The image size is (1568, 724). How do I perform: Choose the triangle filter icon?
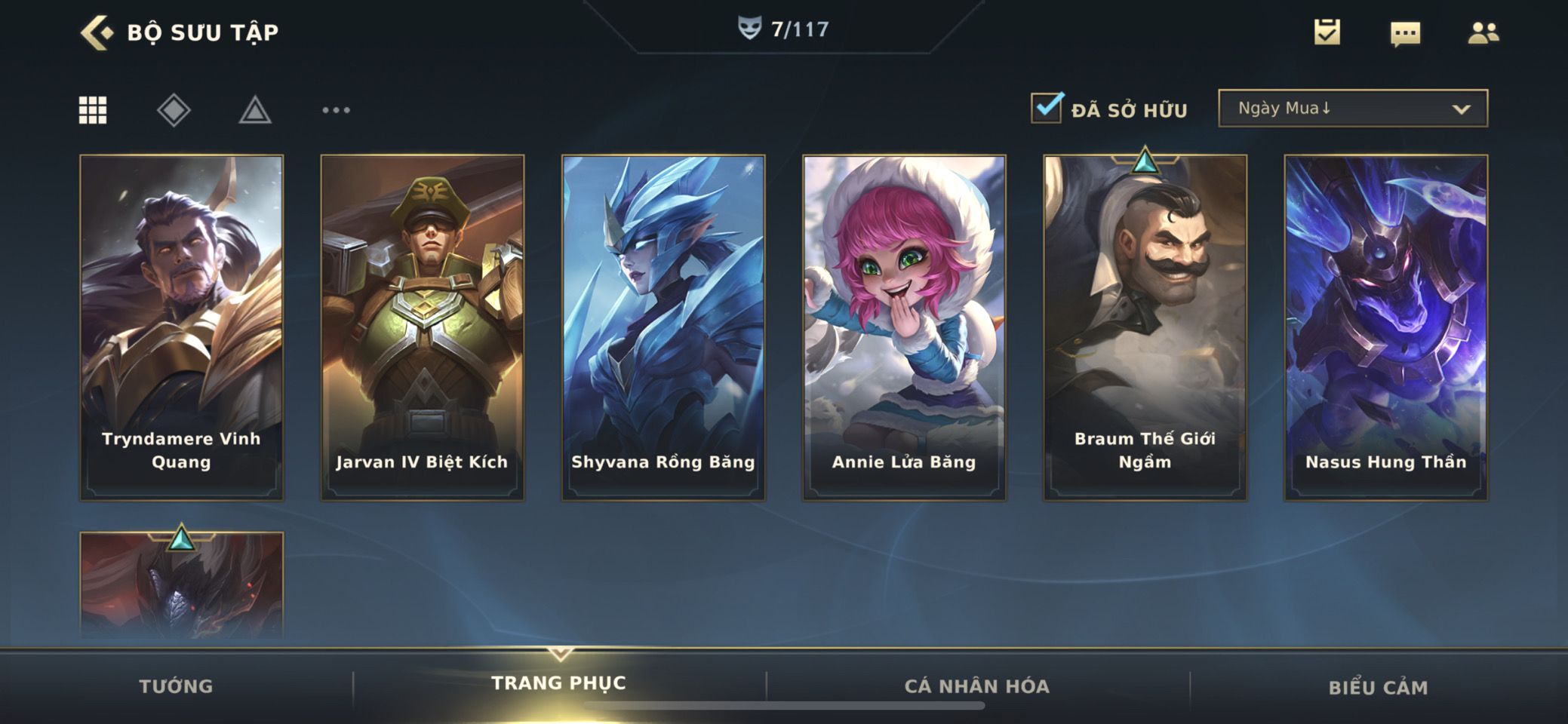click(255, 110)
